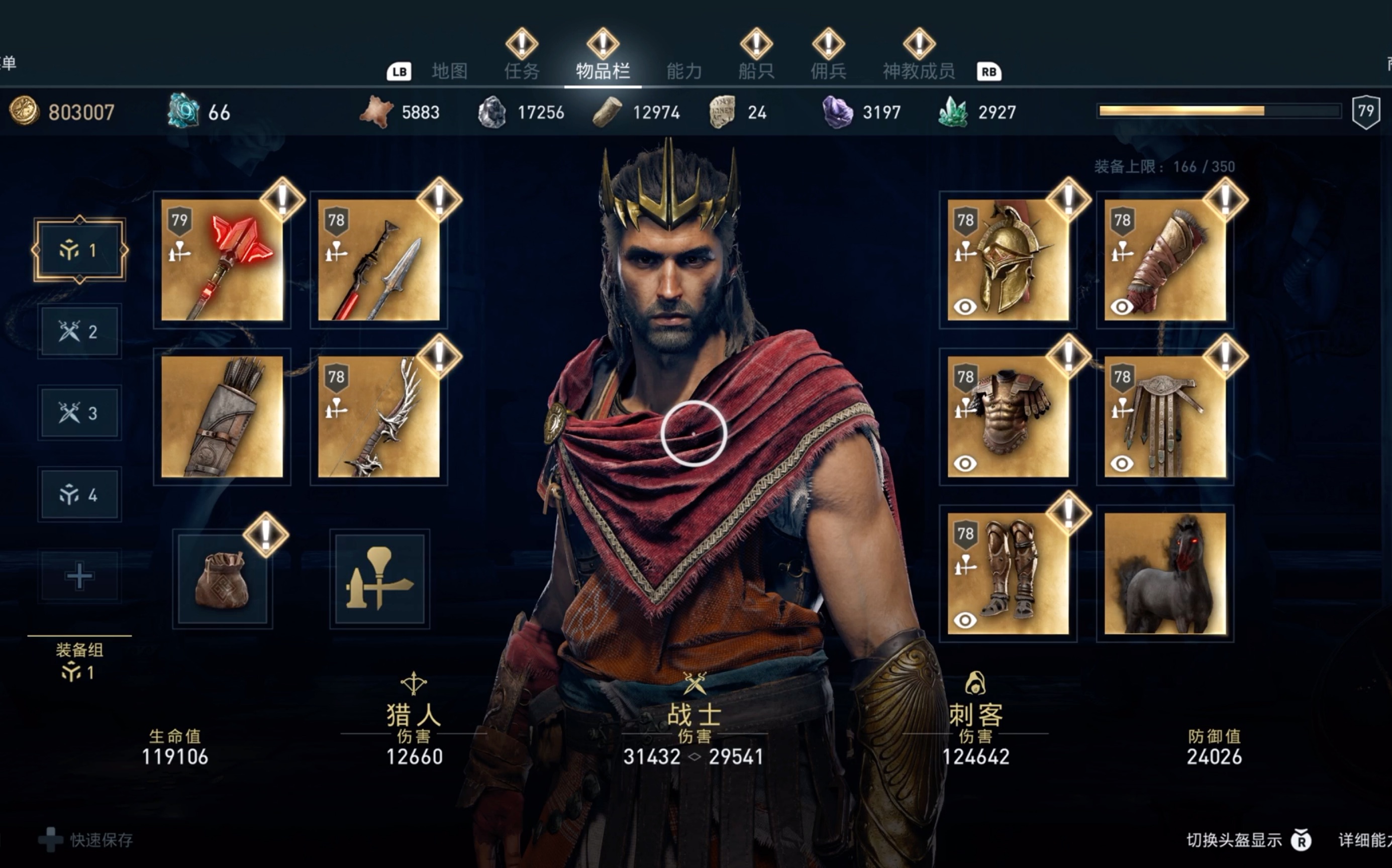Open the 任务 quests tab

click(522, 71)
